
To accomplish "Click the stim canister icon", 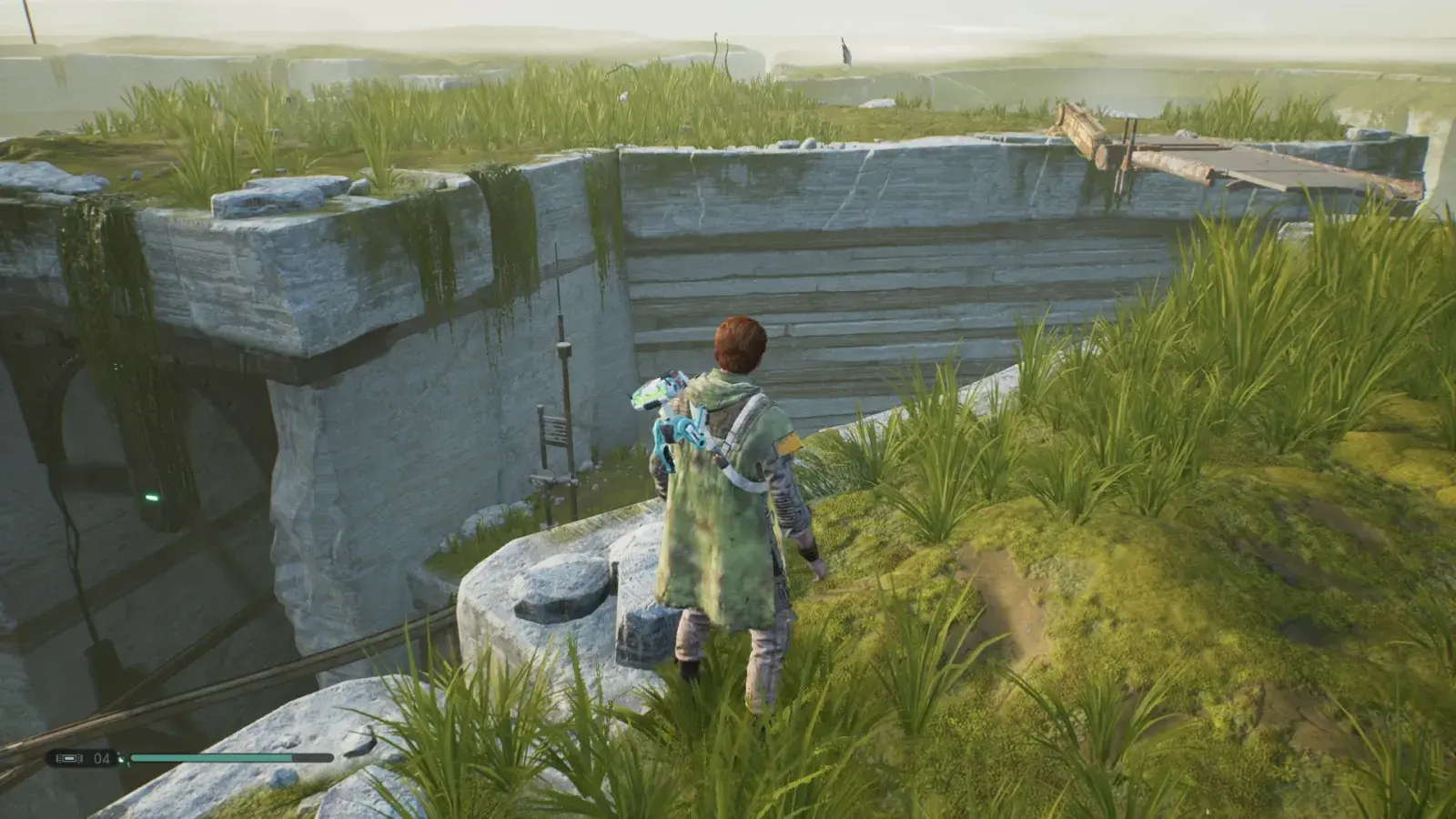I will coord(68,758).
